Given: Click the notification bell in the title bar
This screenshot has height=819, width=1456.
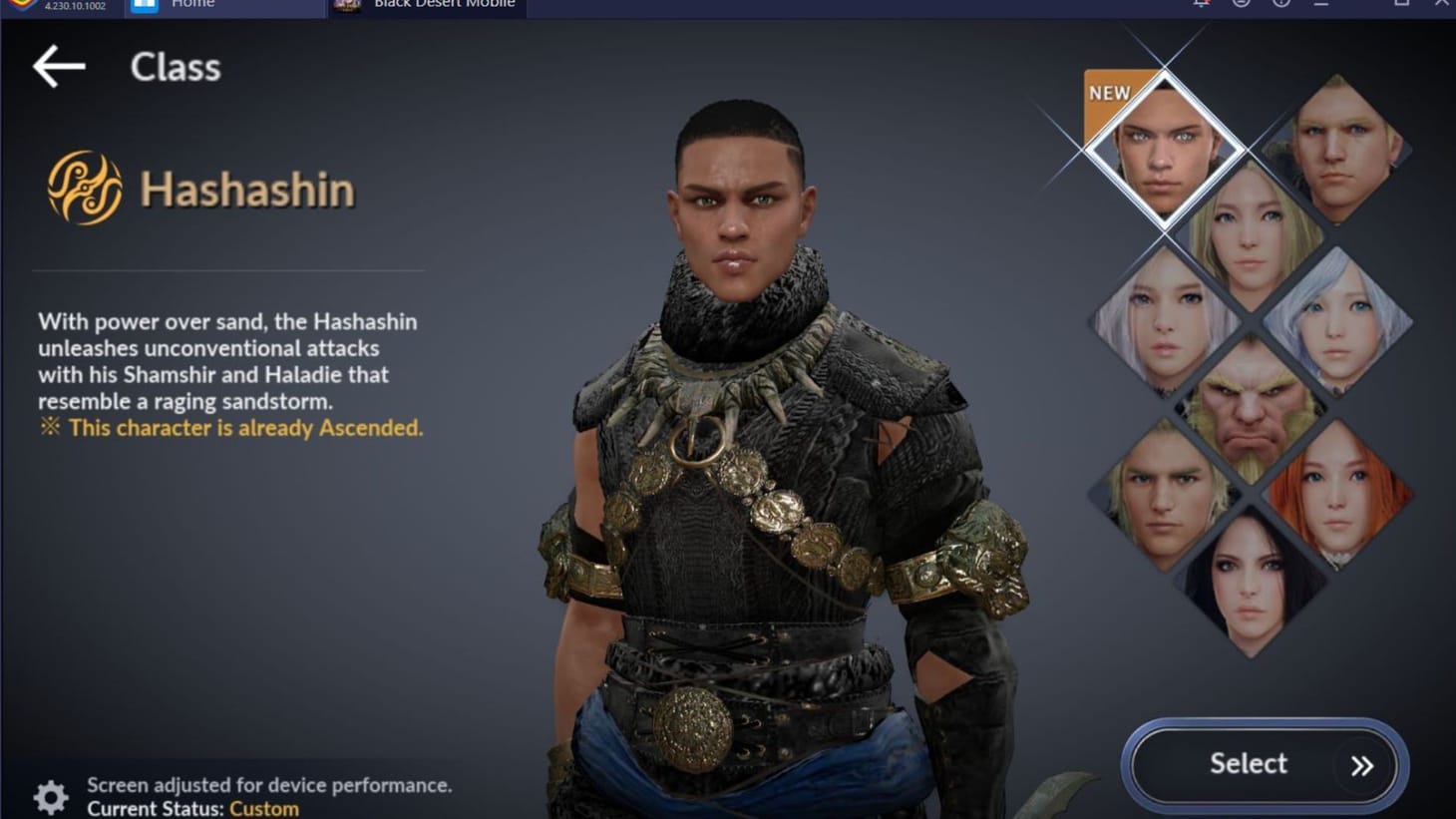Looking at the screenshot, I should pos(1202,6).
